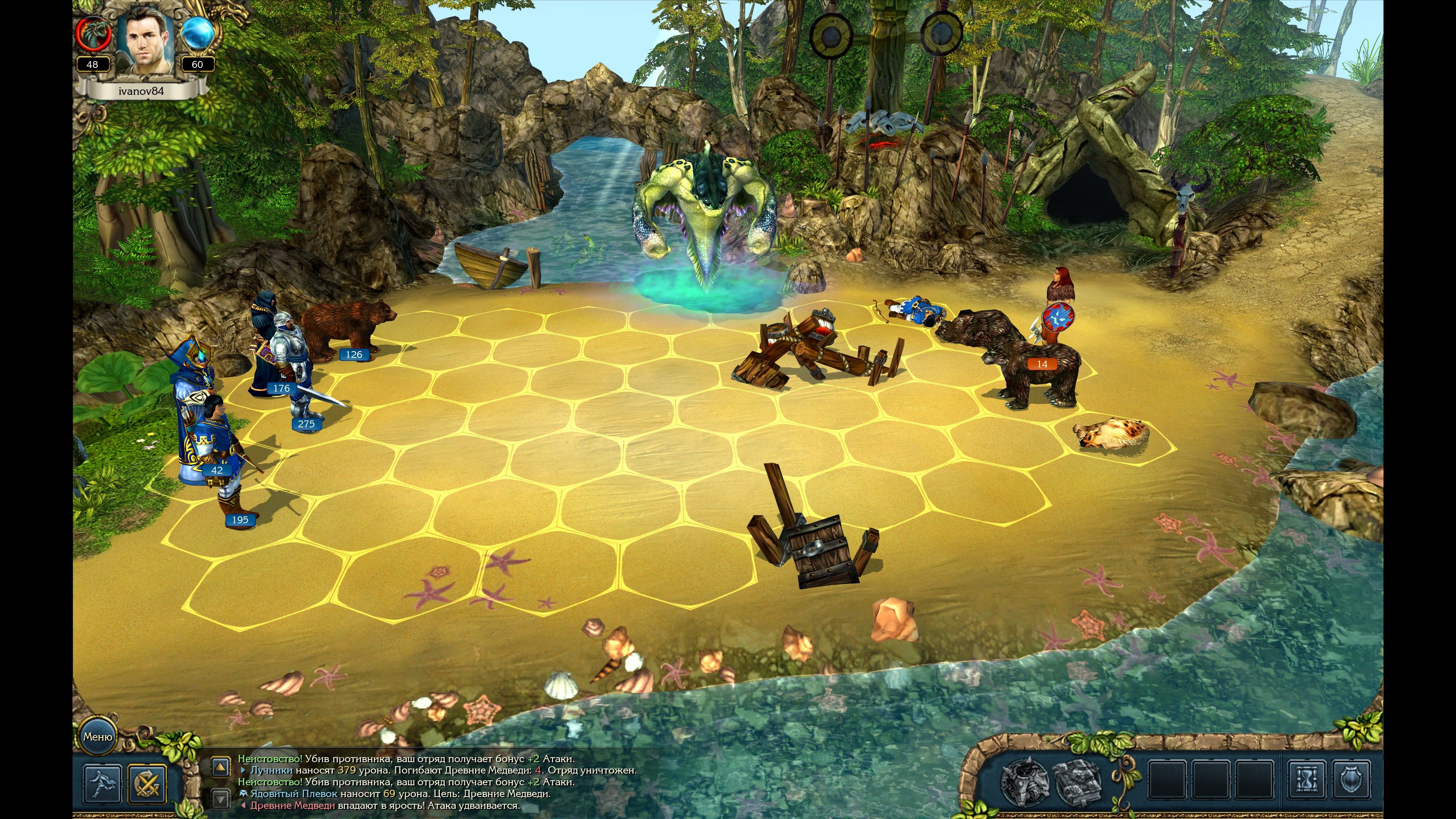Toggle the crossed swords auto-battle button
The width and height of the screenshot is (1456, 819).
pyautogui.click(x=147, y=783)
